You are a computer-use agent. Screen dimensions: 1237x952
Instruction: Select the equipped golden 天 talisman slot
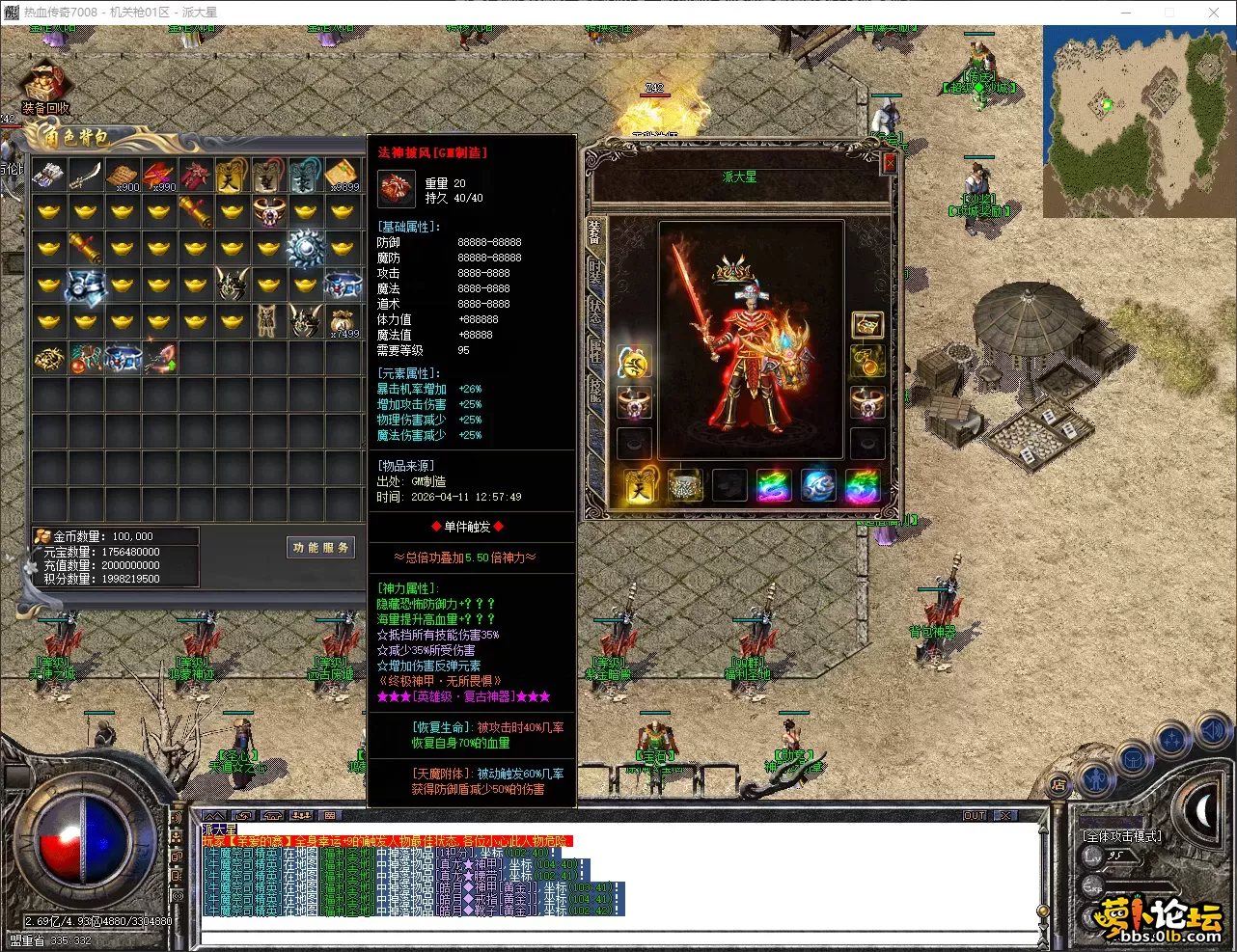[x=638, y=486]
